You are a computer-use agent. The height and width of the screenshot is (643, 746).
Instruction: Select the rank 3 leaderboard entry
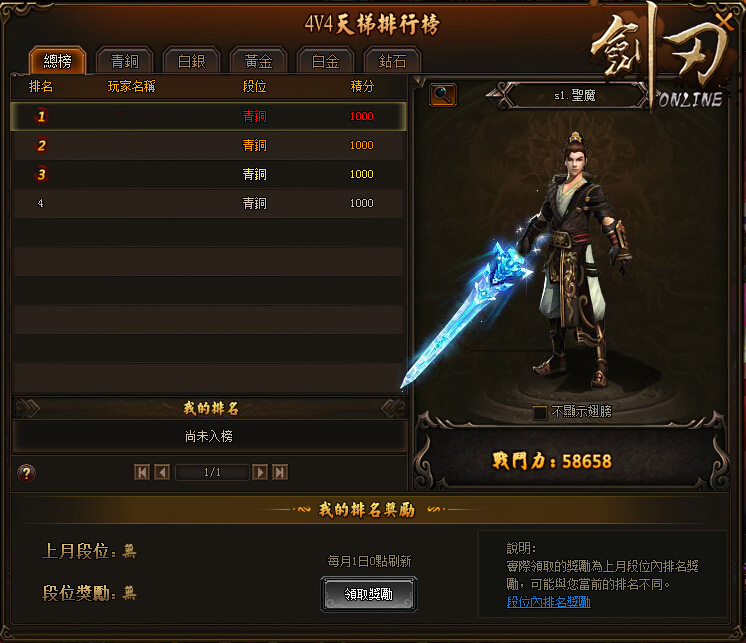[x=208, y=174]
